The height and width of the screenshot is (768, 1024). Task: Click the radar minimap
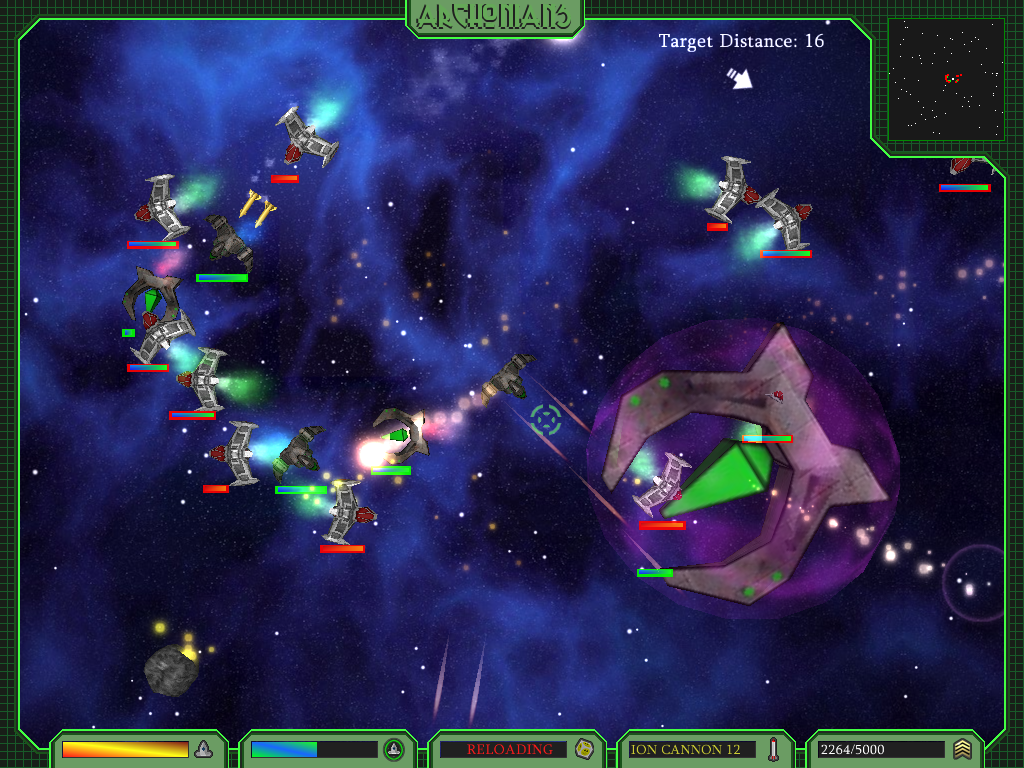coord(946,79)
